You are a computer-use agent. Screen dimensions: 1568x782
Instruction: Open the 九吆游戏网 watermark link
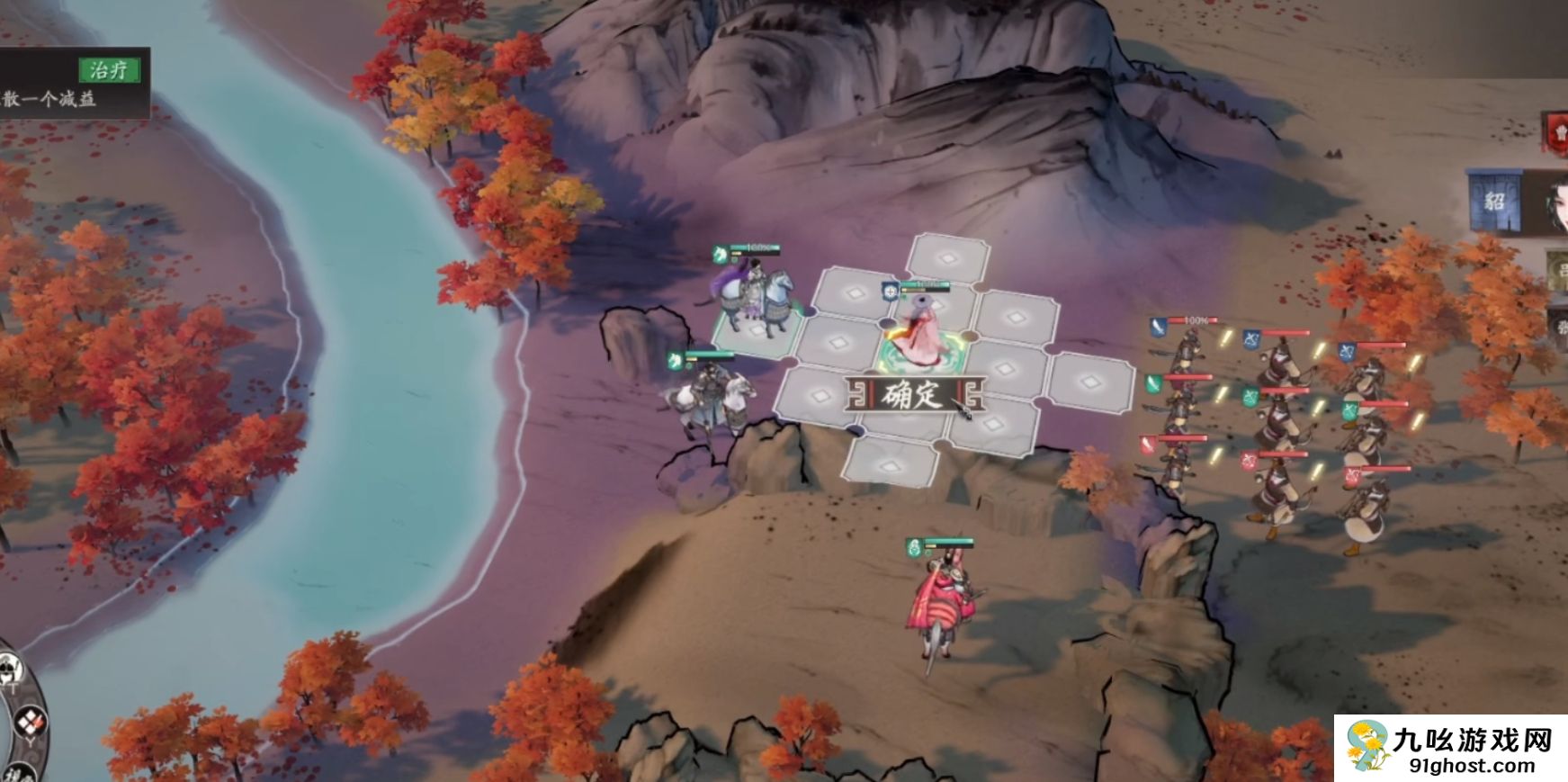tap(1450, 749)
